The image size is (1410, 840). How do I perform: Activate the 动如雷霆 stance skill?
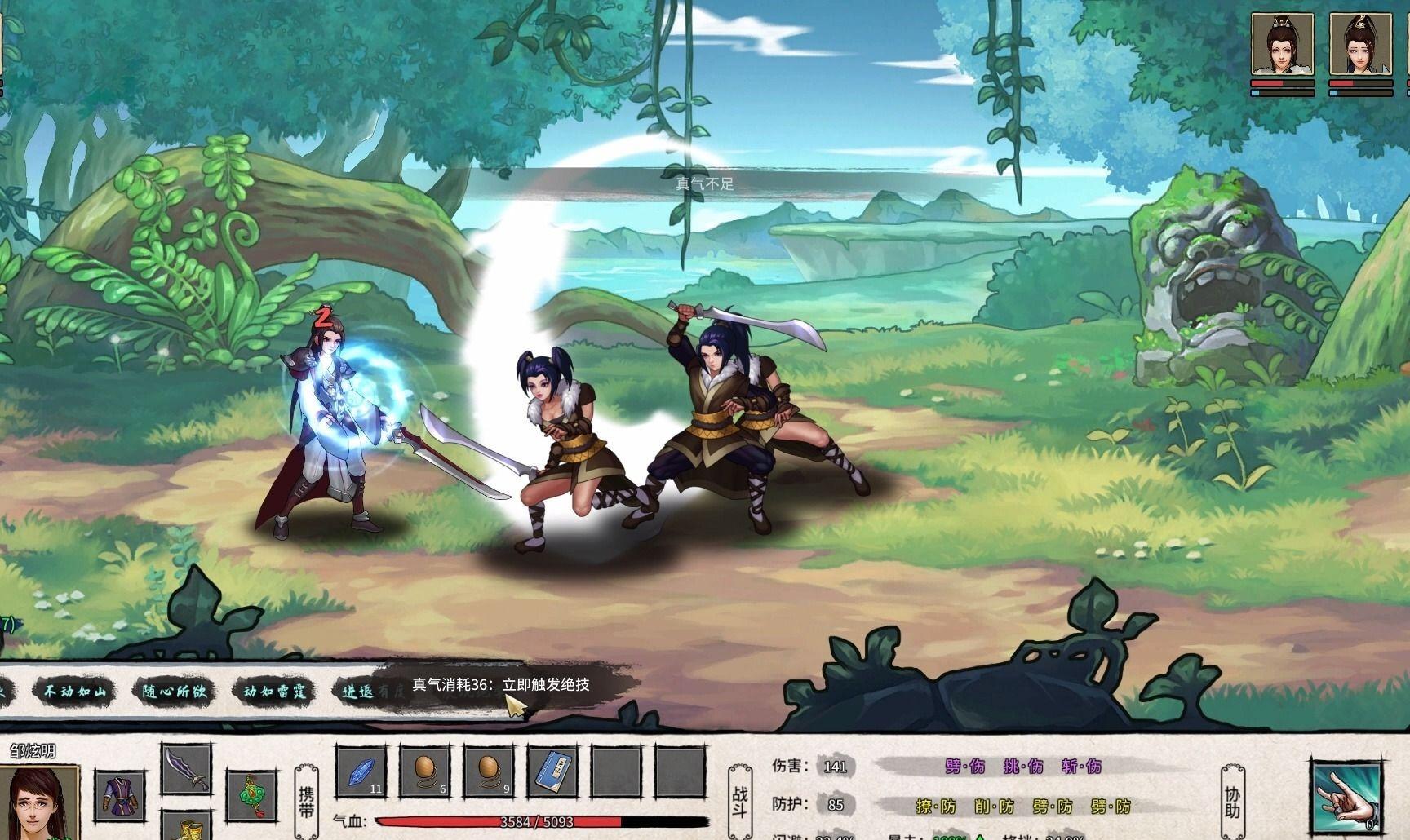[x=274, y=692]
